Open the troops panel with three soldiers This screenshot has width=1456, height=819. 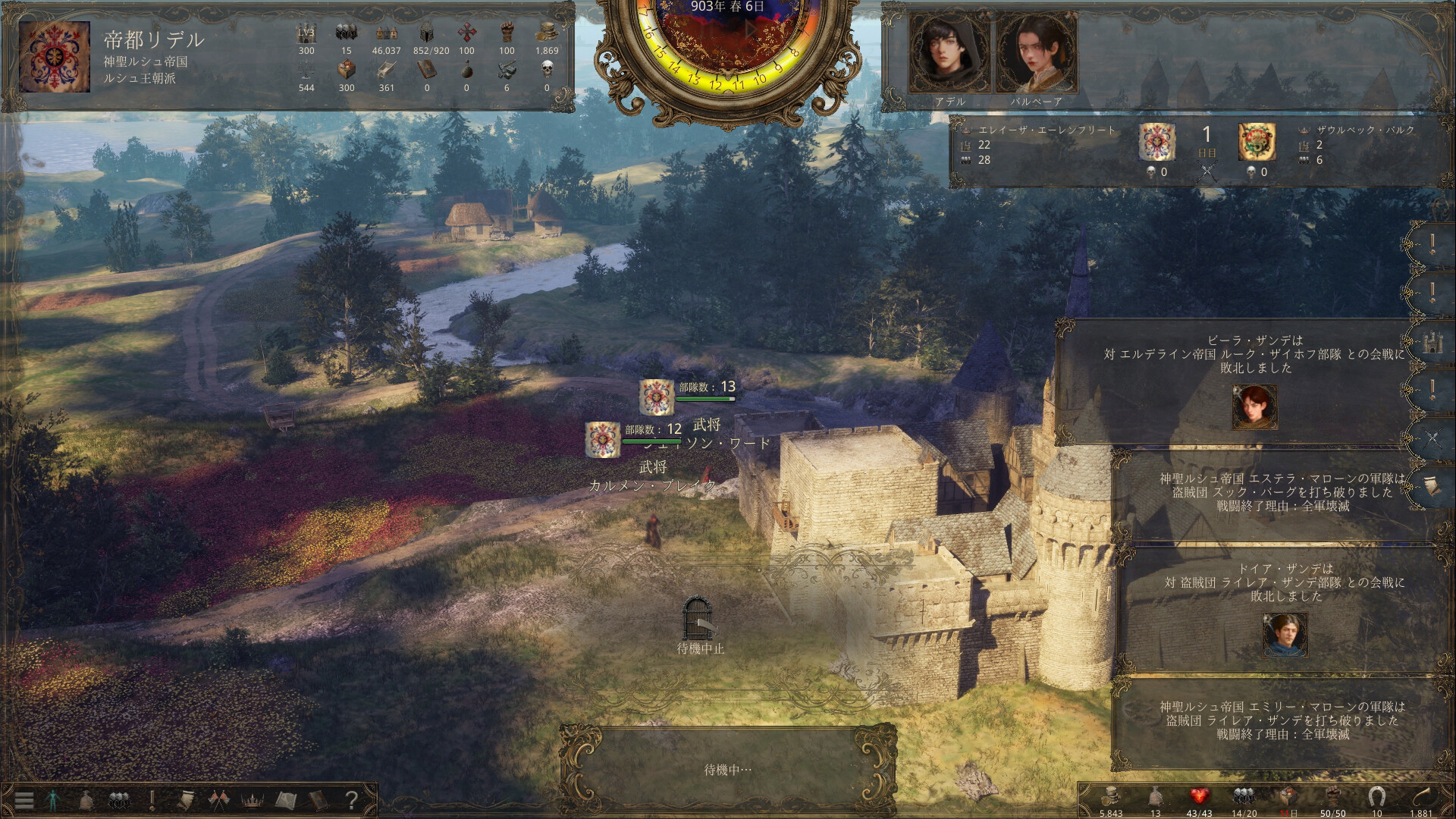click(x=118, y=800)
